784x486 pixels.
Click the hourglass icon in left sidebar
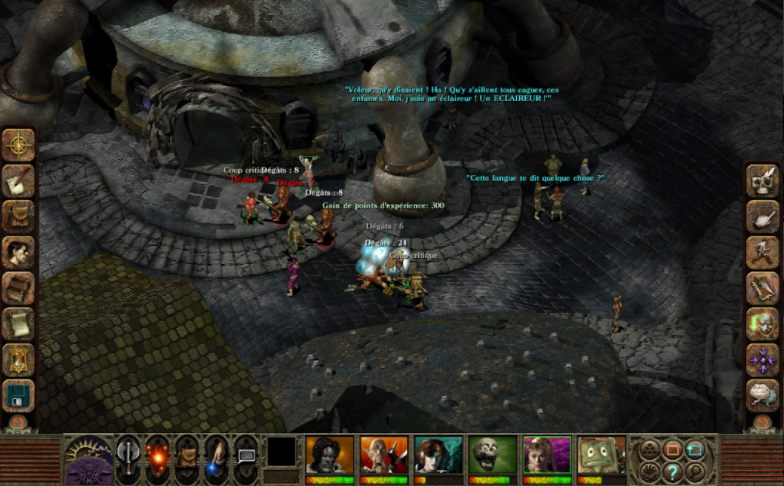point(18,360)
